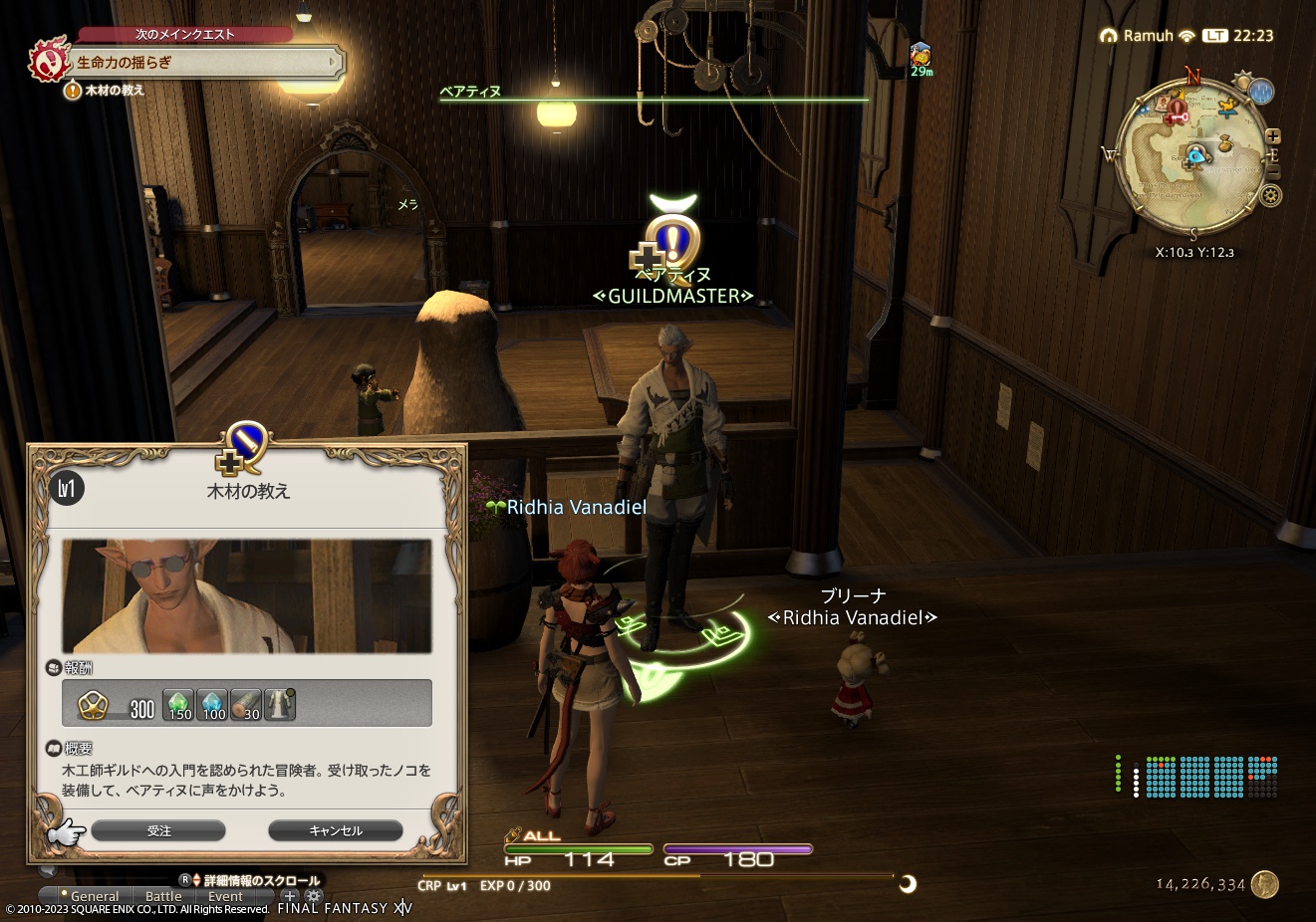The image size is (1316, 922).
Task: Click the 報酬 rewards box icon
Action: coord(53,667)
